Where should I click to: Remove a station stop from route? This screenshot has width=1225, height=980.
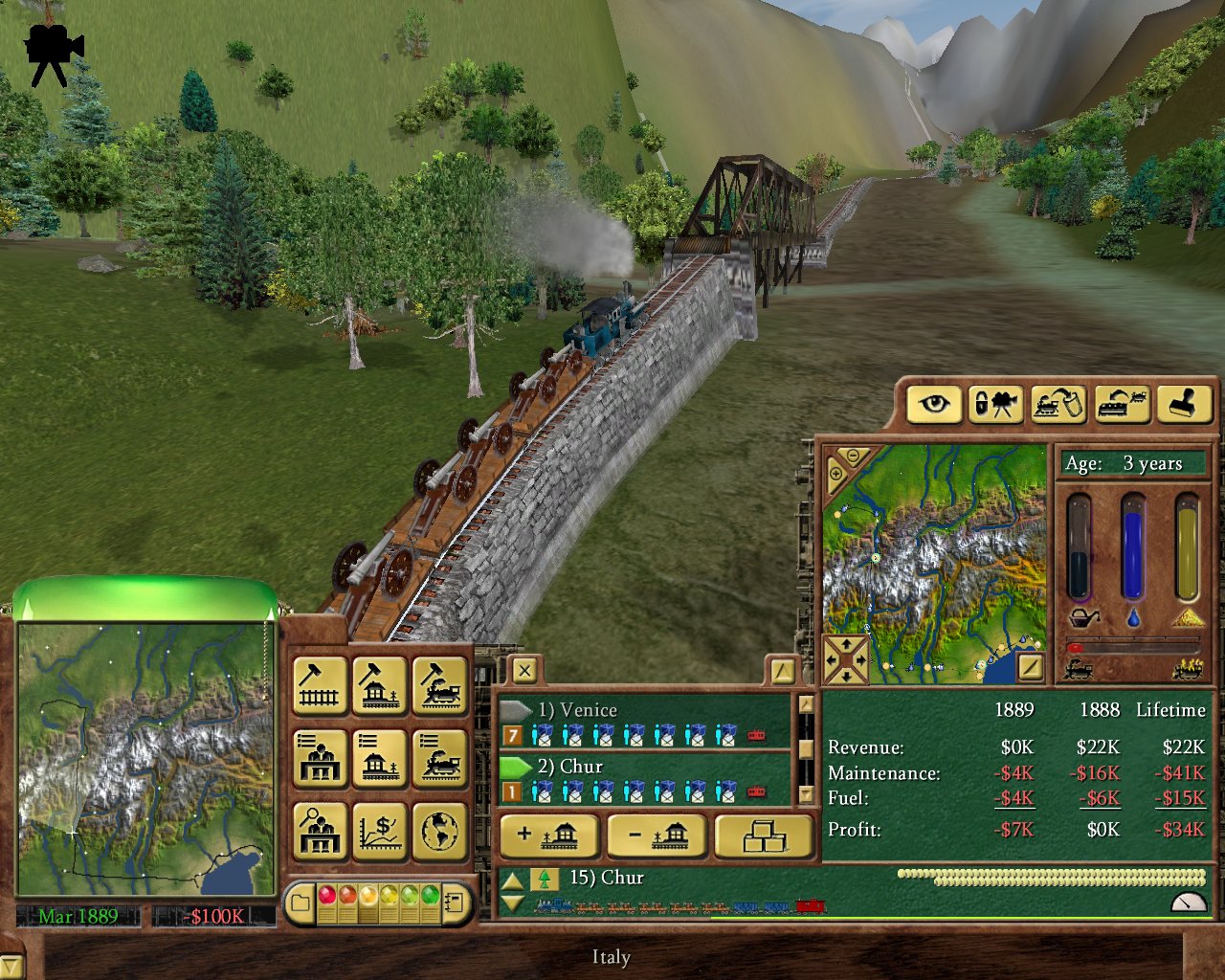pyautogui.click(x=657, y=836)
